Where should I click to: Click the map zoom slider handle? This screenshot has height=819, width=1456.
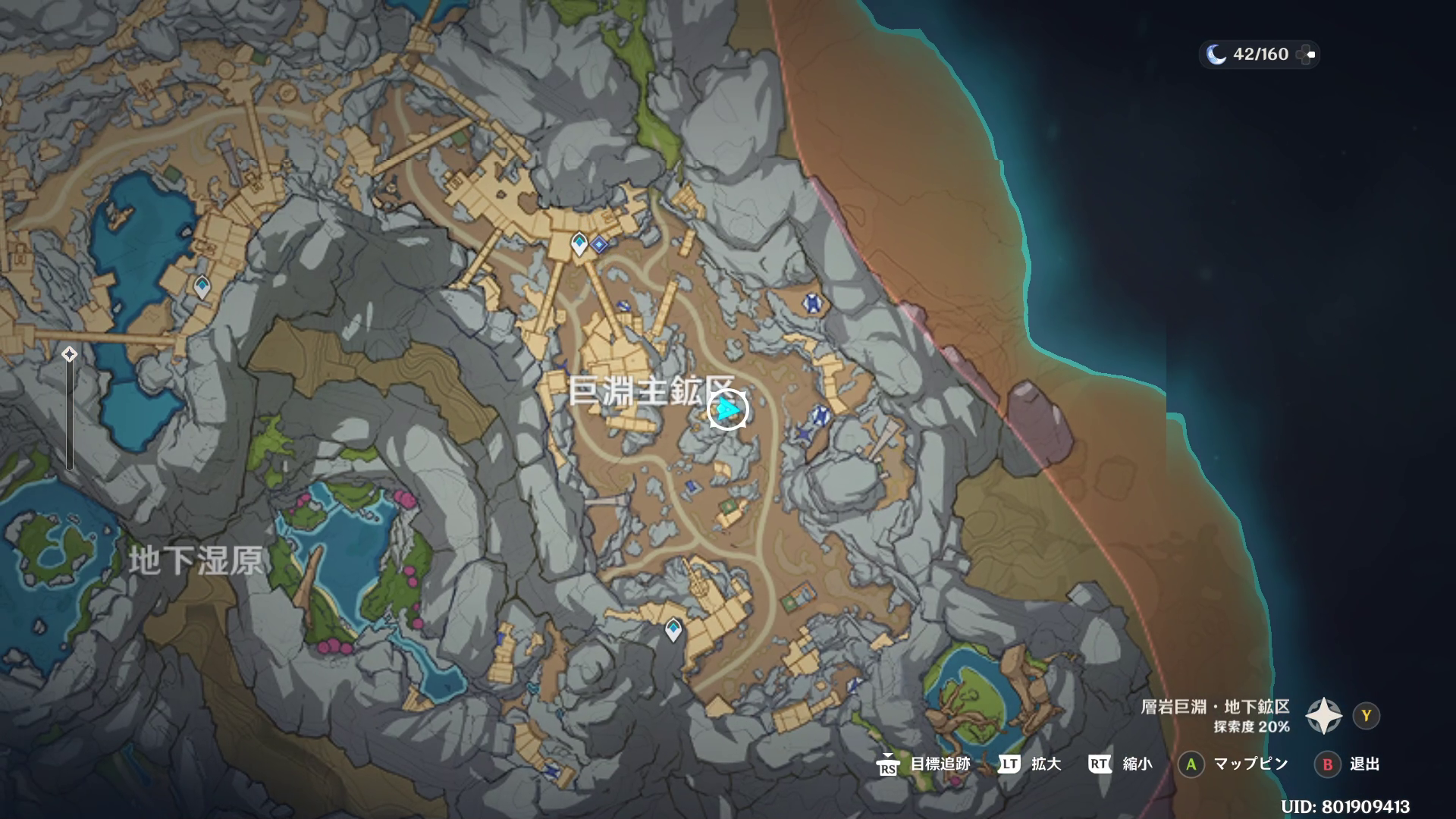coord(69,354)
